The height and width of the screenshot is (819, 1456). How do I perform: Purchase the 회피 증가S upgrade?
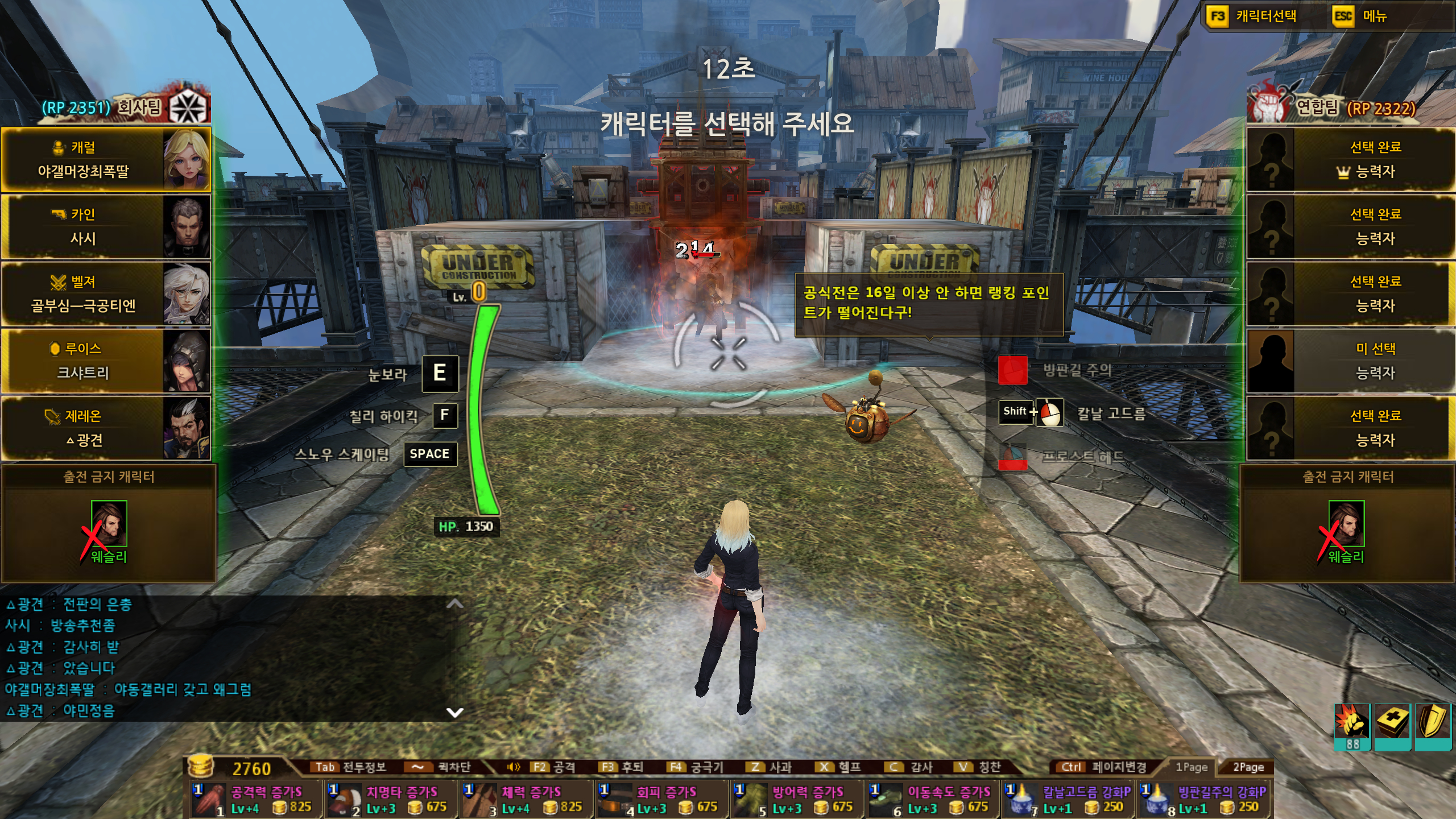coord(661,799)
